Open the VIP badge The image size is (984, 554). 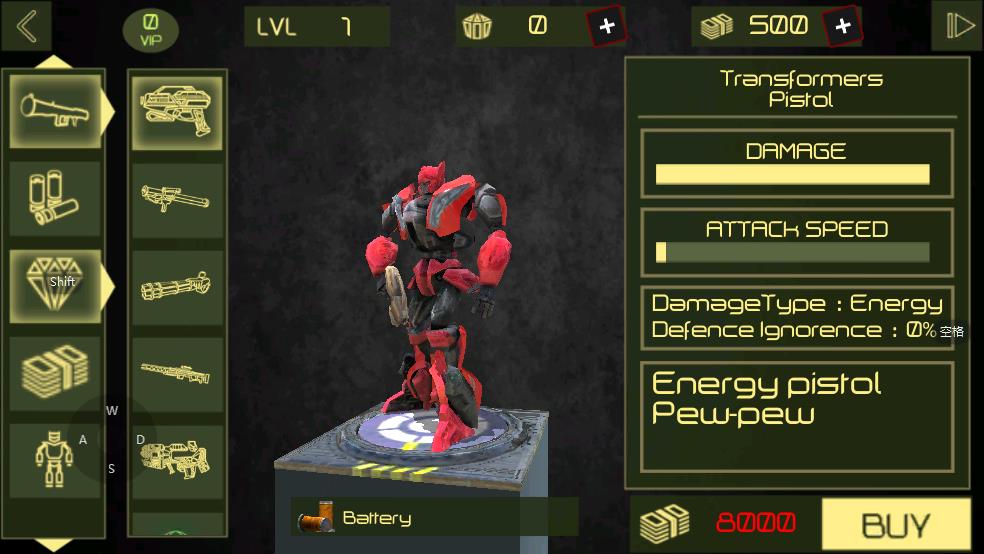click(150, 30)
